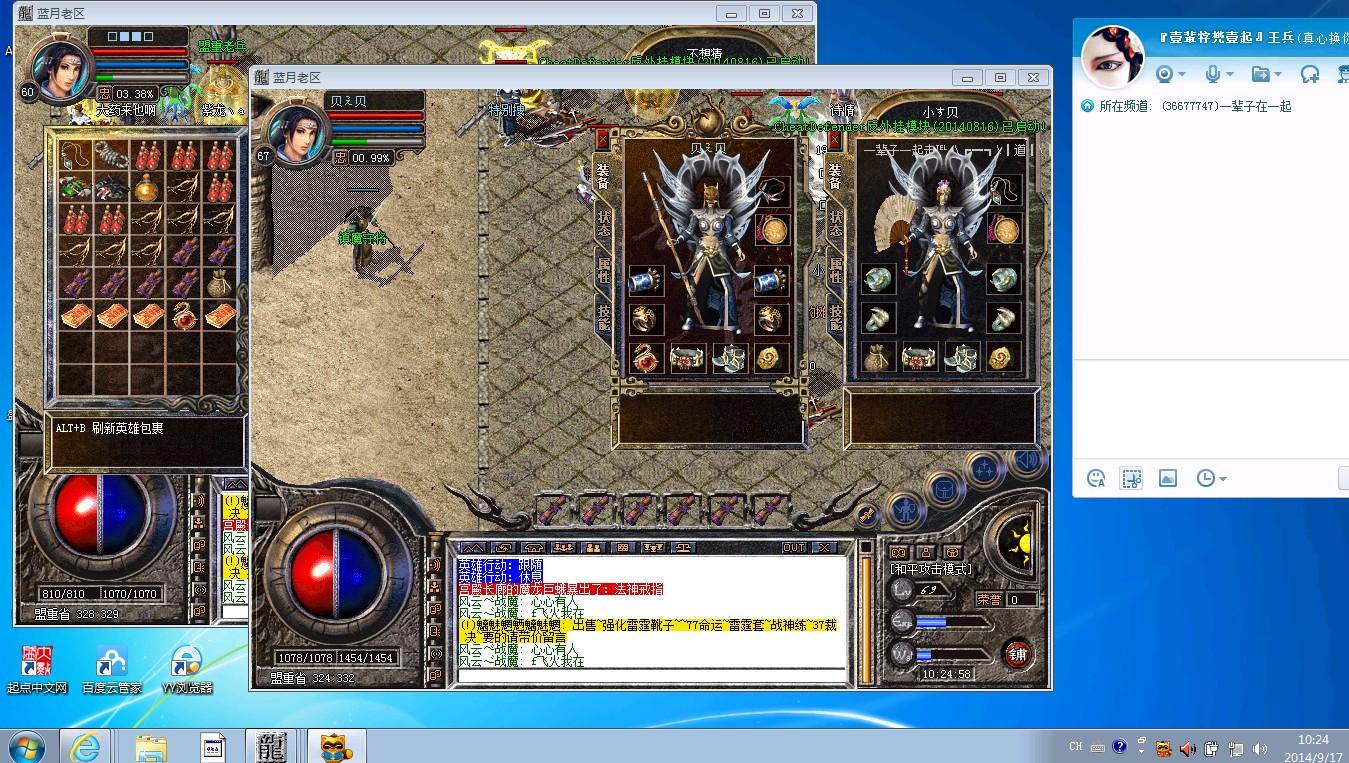Click the OUT button above the chat
Viewport: 1349px width, 763px height.
pos(793,547)
